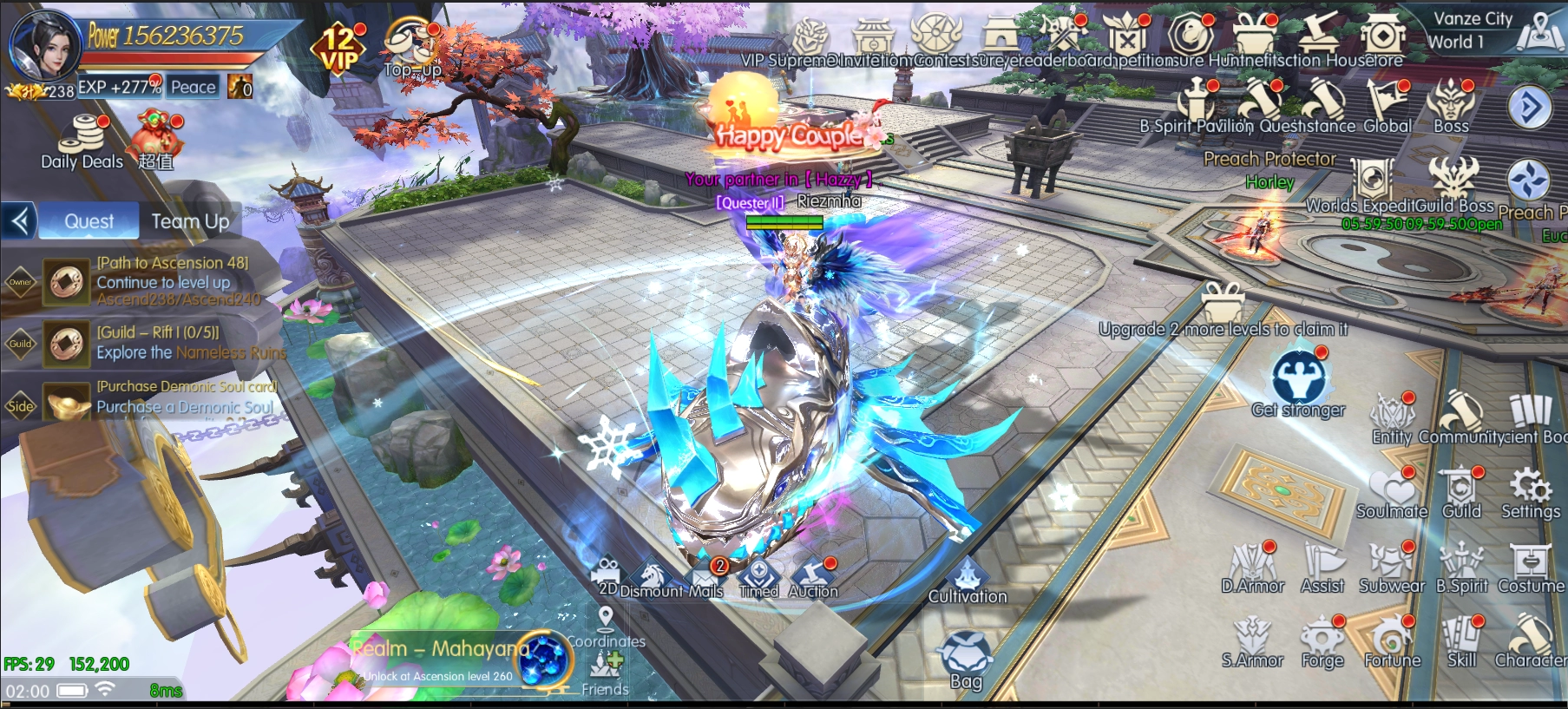Open the Boss challenge icon
1568x709 pixels.
tap(1451, 106)
